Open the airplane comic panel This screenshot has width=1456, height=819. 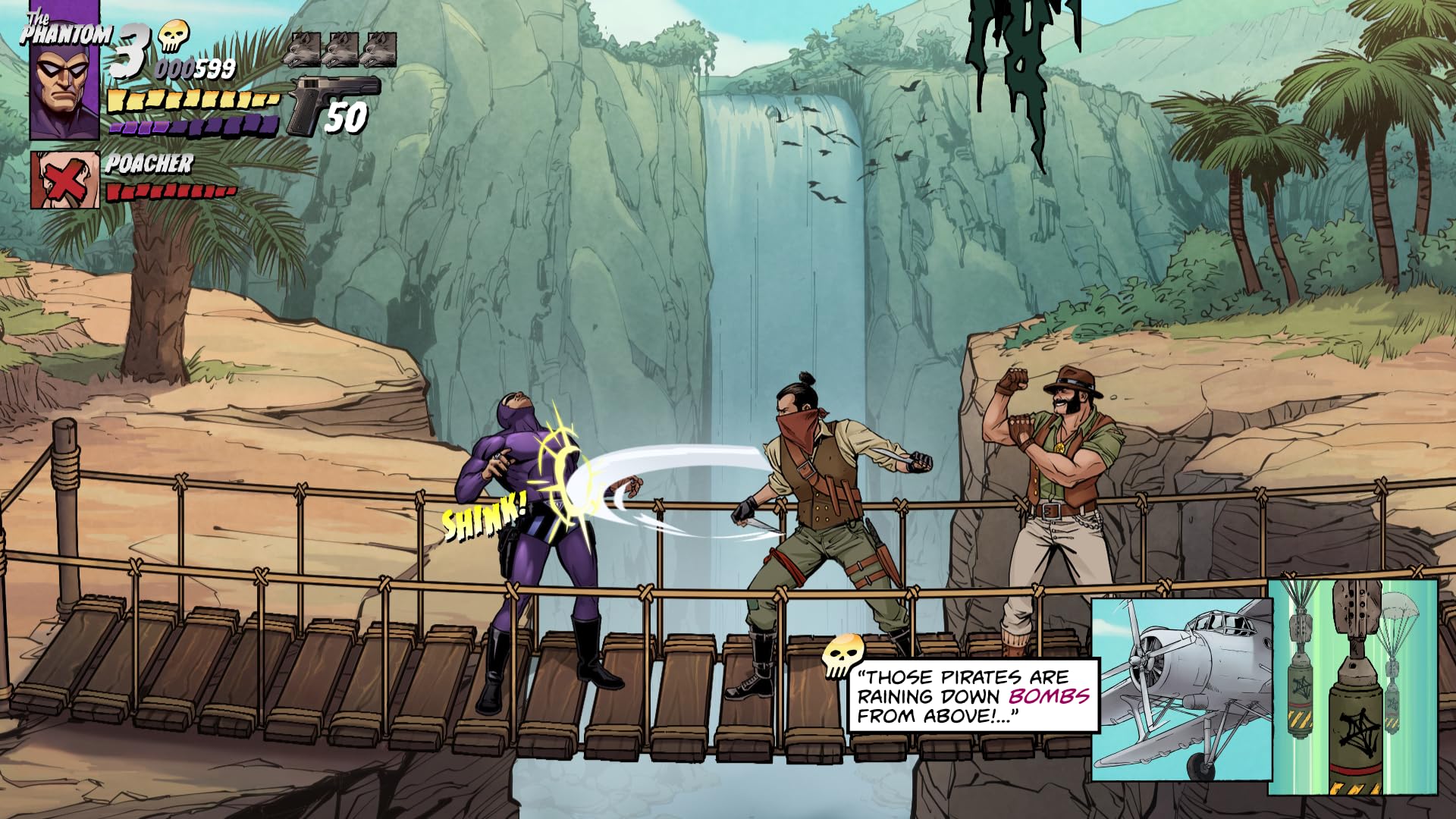1181,689
